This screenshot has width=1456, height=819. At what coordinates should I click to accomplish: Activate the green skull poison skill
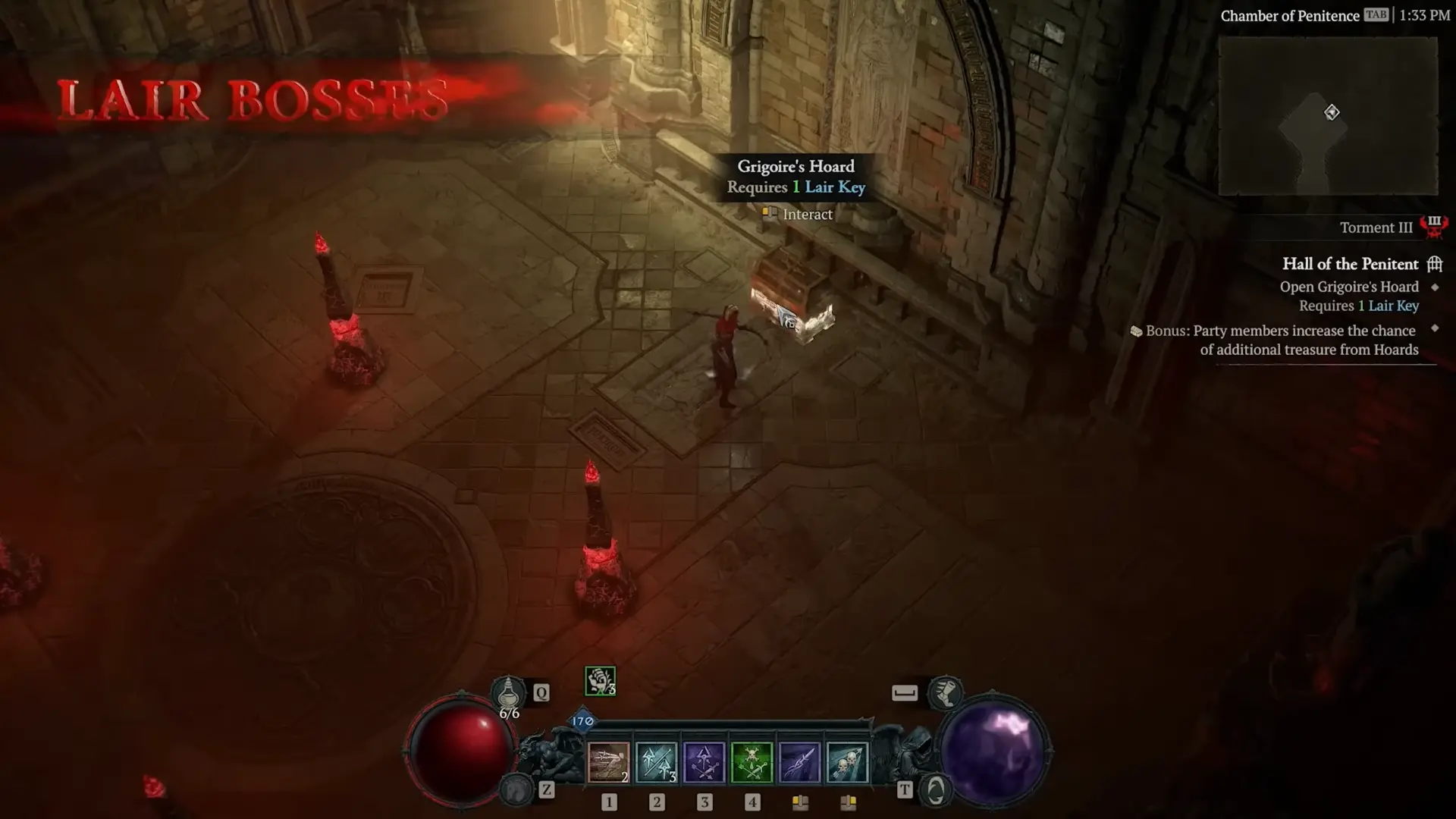(x=752, y=762)
